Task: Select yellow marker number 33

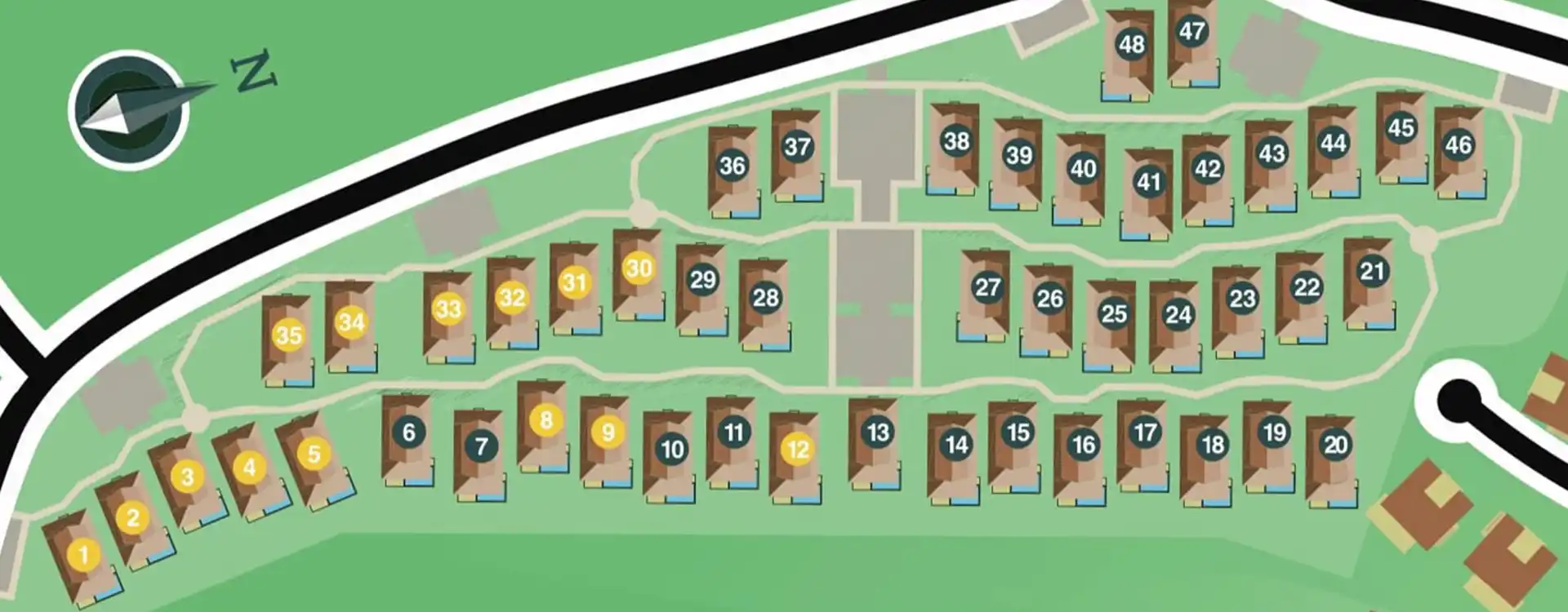Action: click(x=448, y=309)
